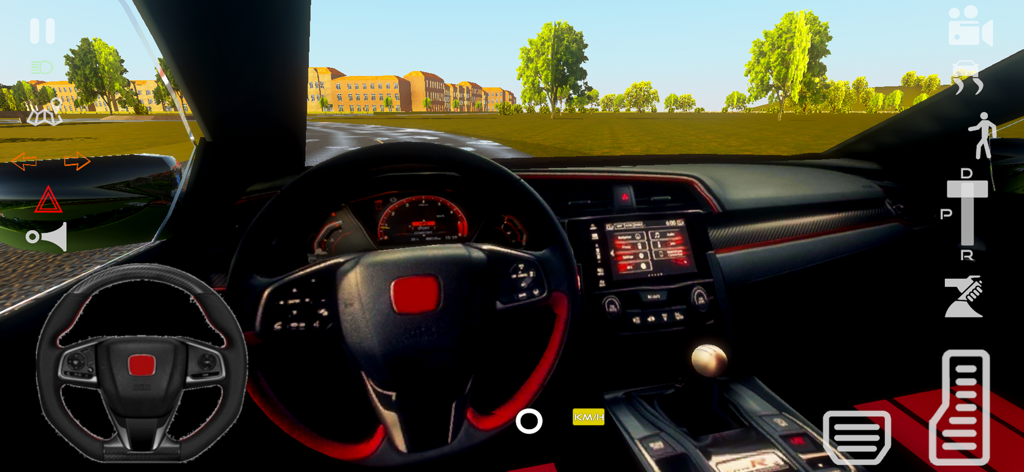
Task: Tap the white circle button
Action: point(529,421)
